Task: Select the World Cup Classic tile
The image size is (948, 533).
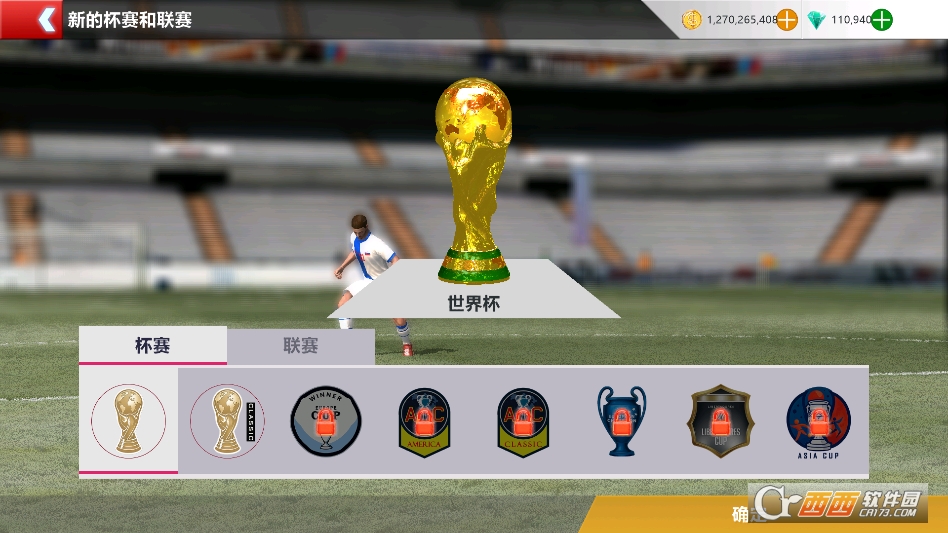Action: [x=227, y=421]
